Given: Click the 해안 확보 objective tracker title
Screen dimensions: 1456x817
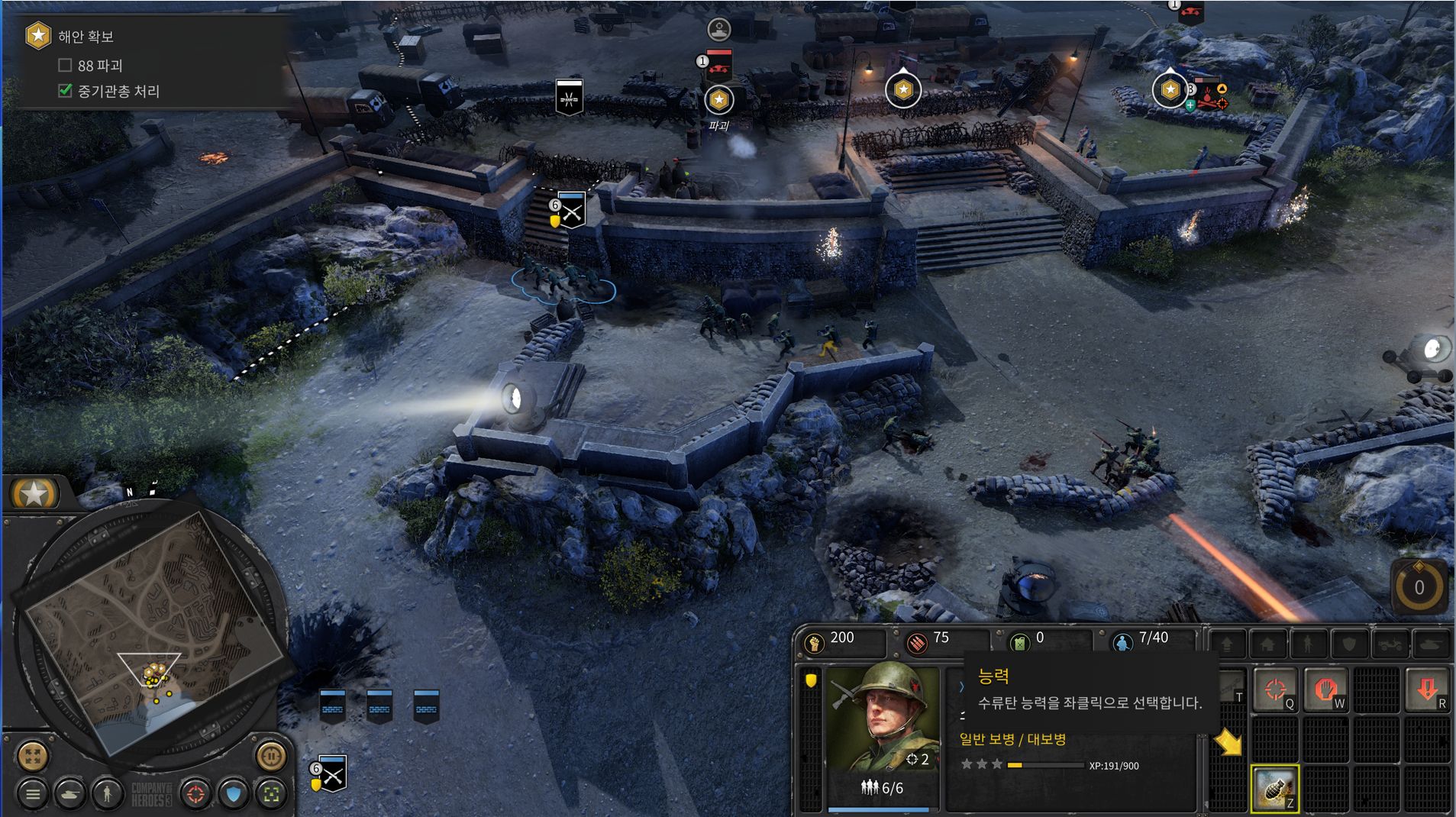Looking at the screenshot, I should click(86, 37).
